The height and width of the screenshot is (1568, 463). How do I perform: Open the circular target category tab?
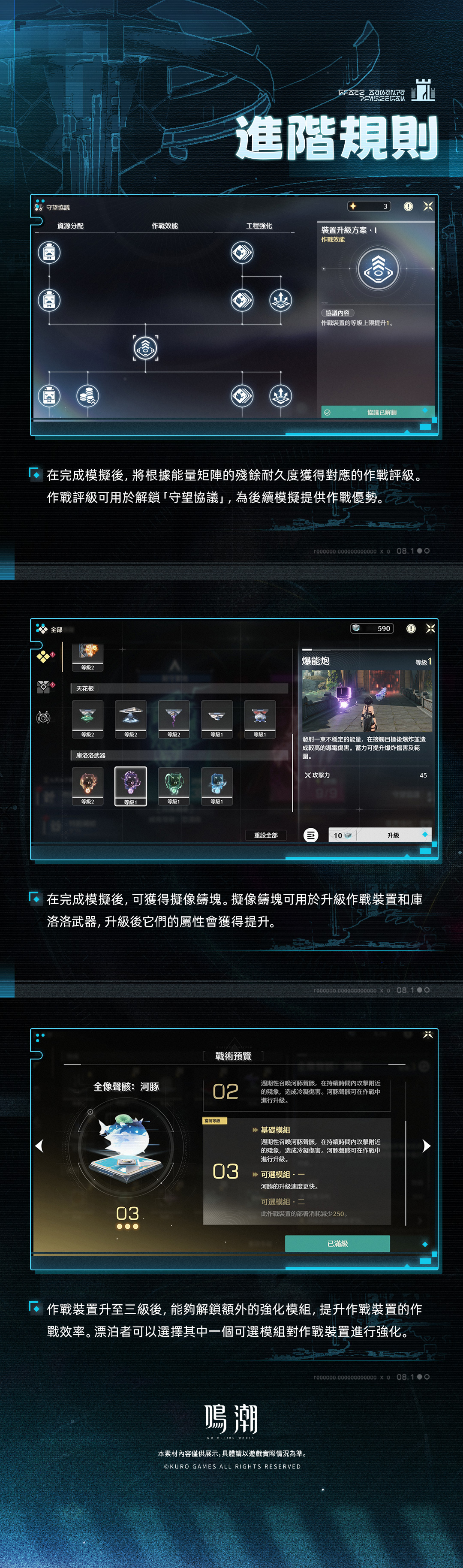[x=43, y=718]
